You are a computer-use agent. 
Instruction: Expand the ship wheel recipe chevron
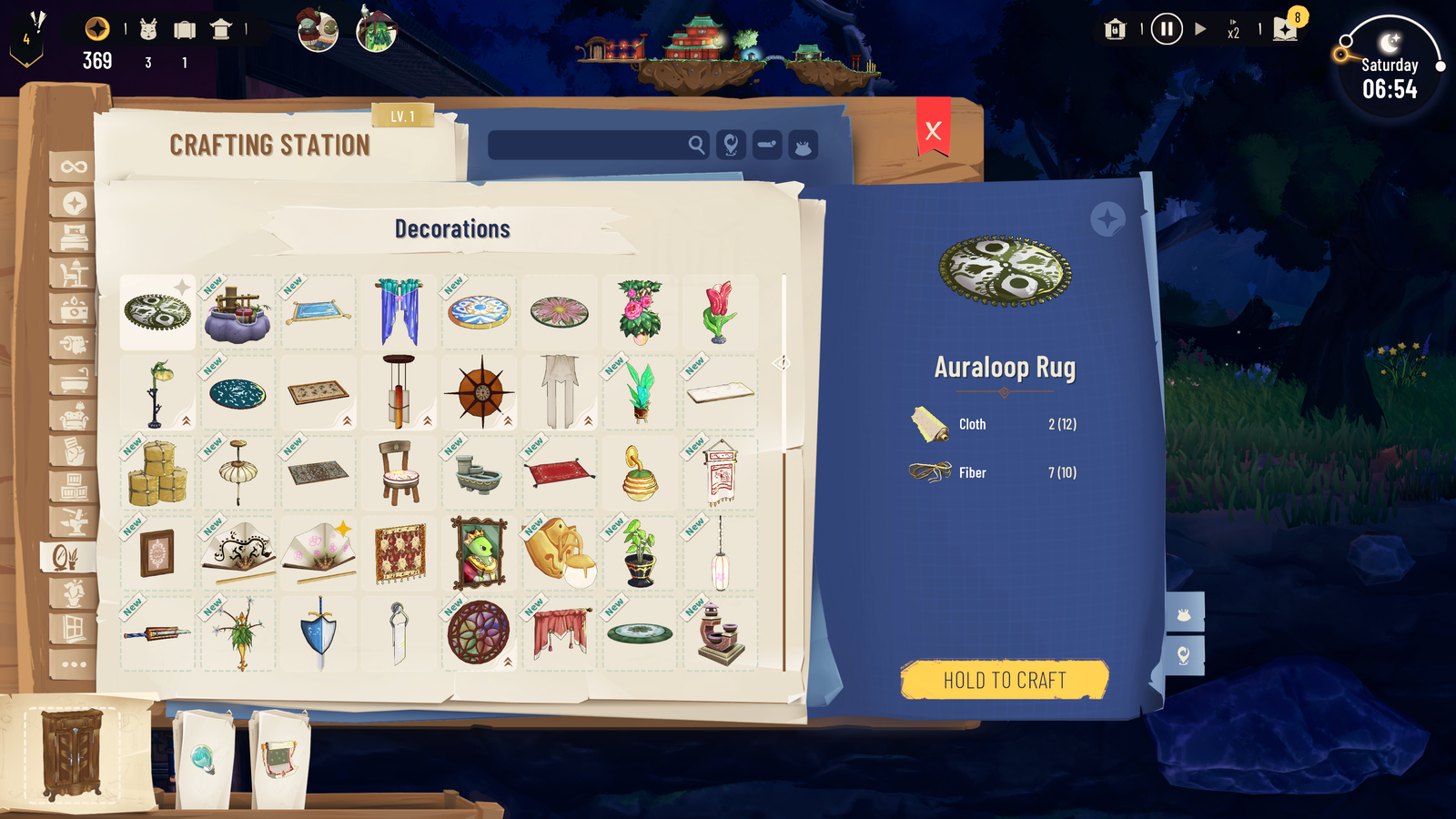click(x=507, y=420)
